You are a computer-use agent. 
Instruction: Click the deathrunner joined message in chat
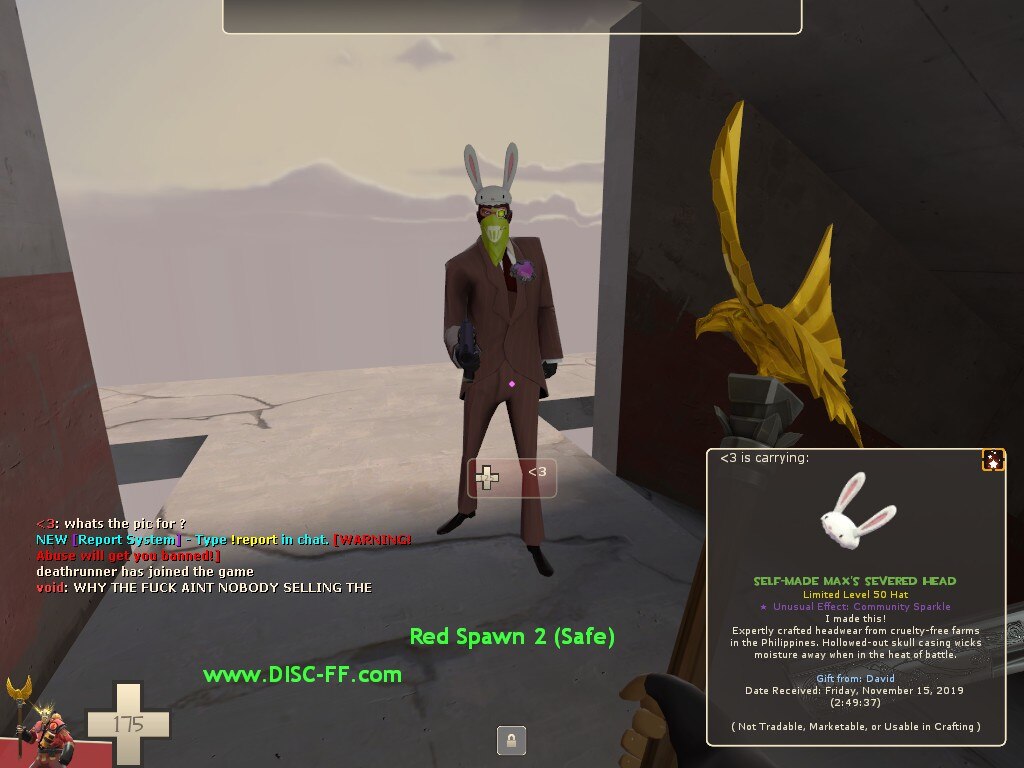pyautogui.click(x=144, y=571)
